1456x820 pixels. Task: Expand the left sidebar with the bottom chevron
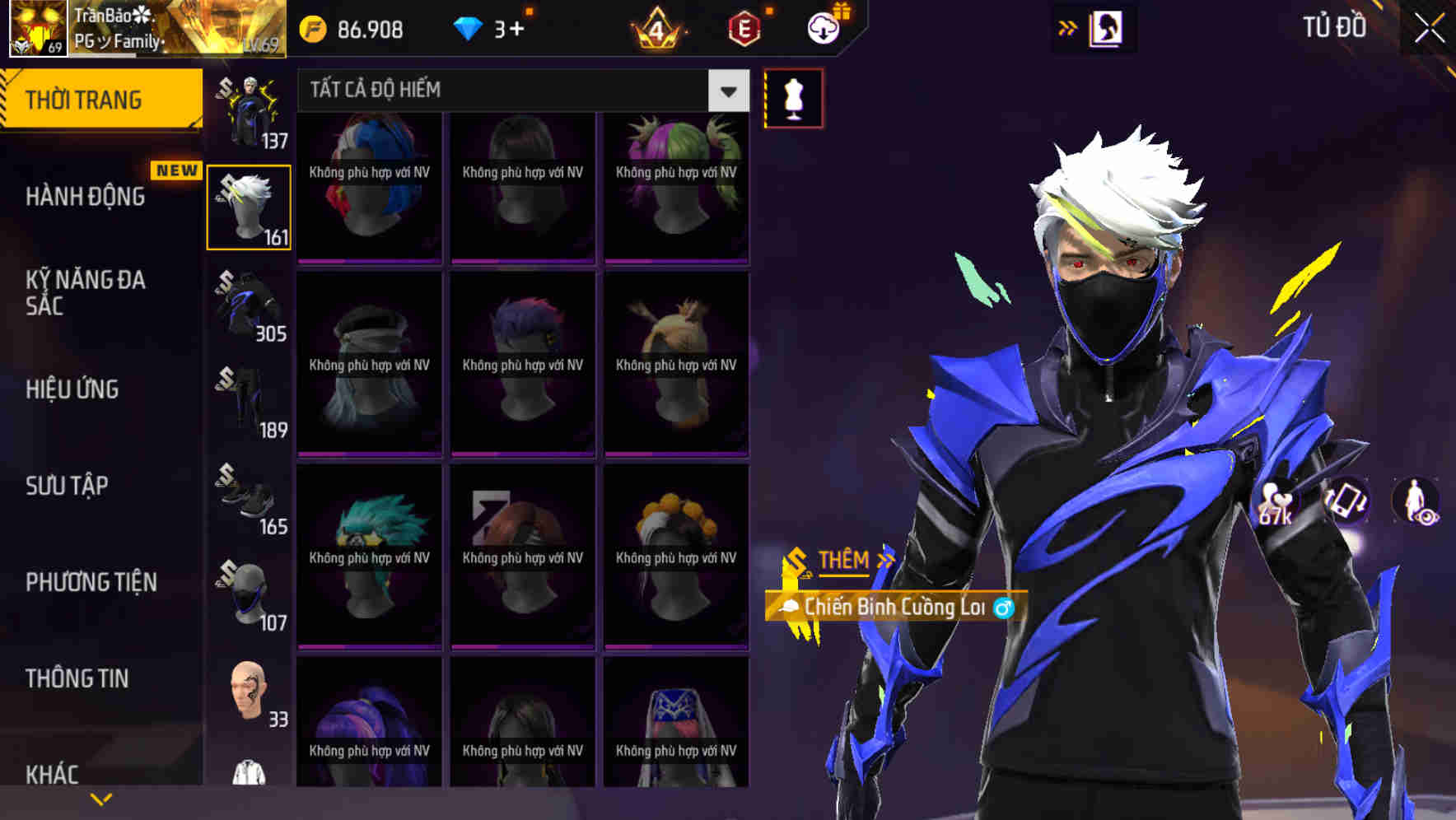(x=101, y=799)
